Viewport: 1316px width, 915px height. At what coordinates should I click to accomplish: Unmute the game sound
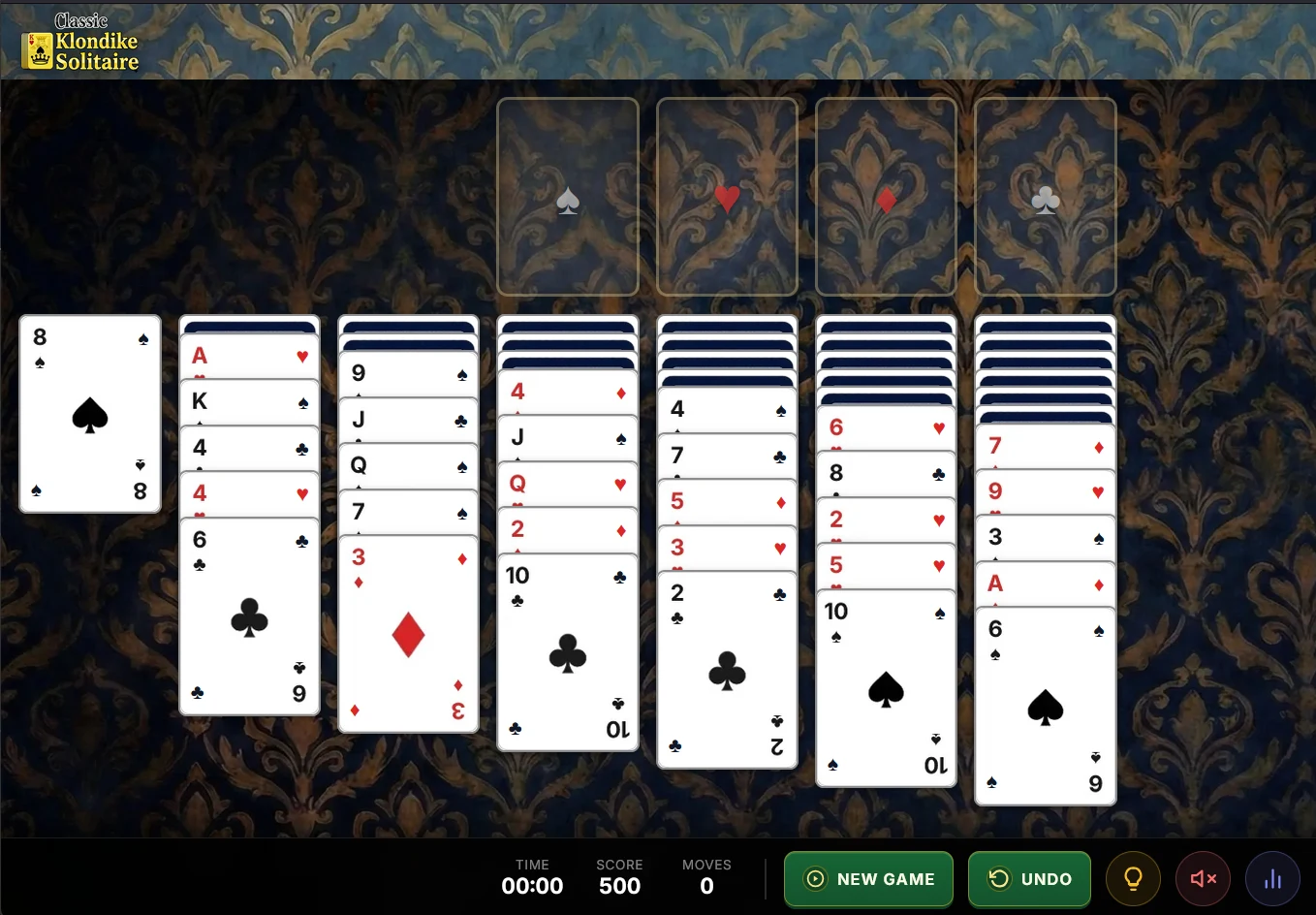[x=1203, y=878]
